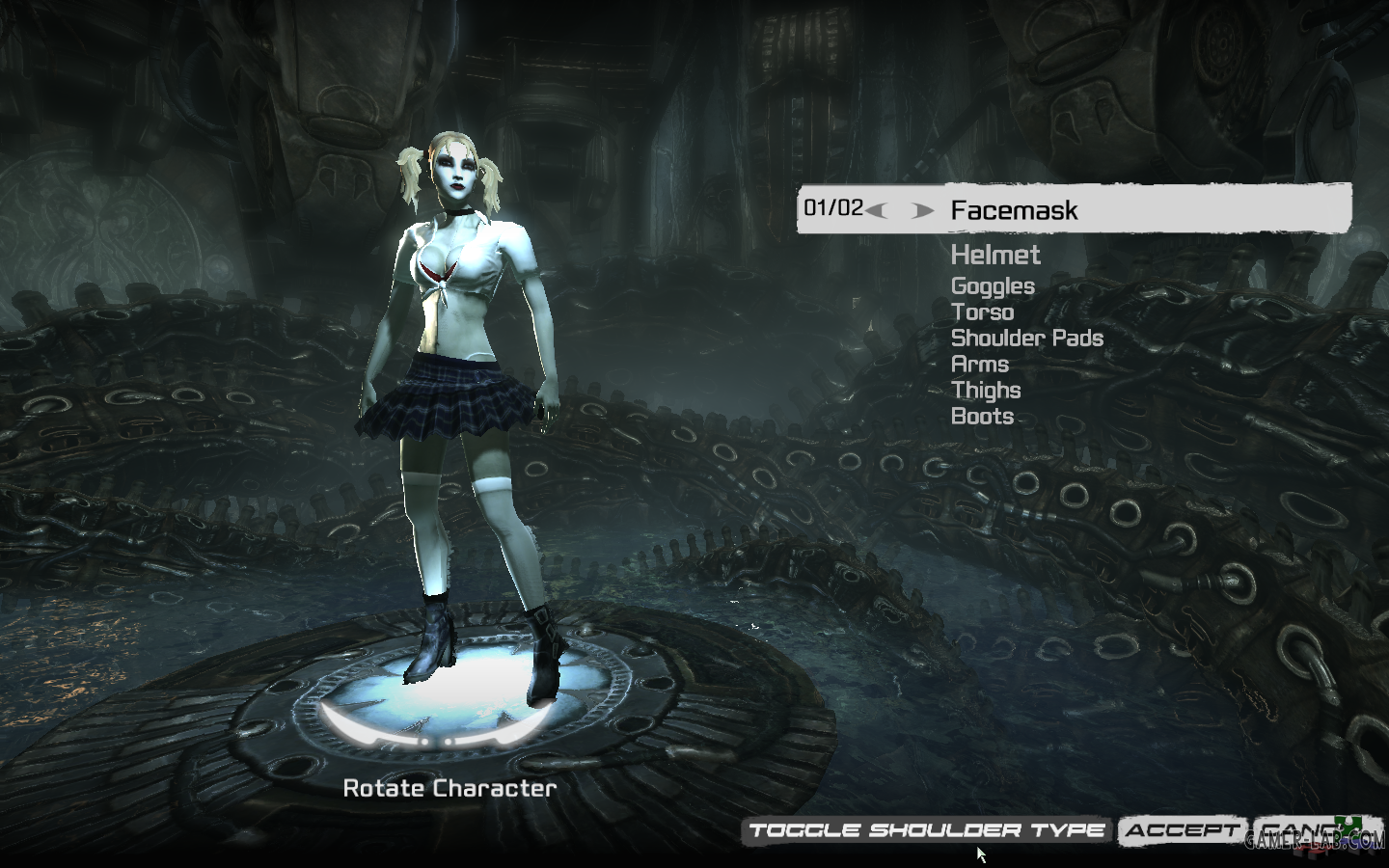
Task: Select the Goggles customization category
Action: point(992,286)
